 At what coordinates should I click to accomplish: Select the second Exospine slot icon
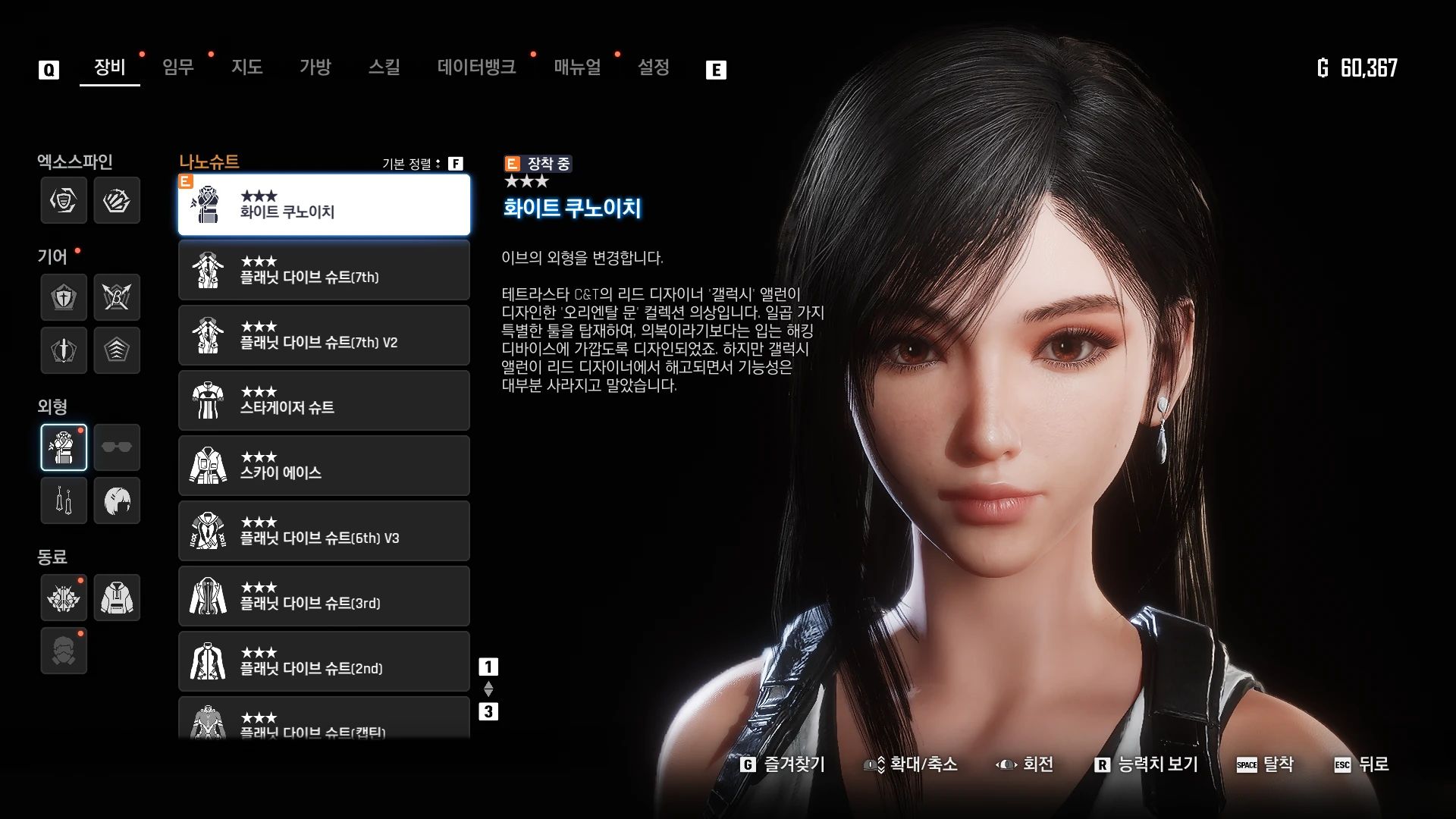tap(117, 200)
